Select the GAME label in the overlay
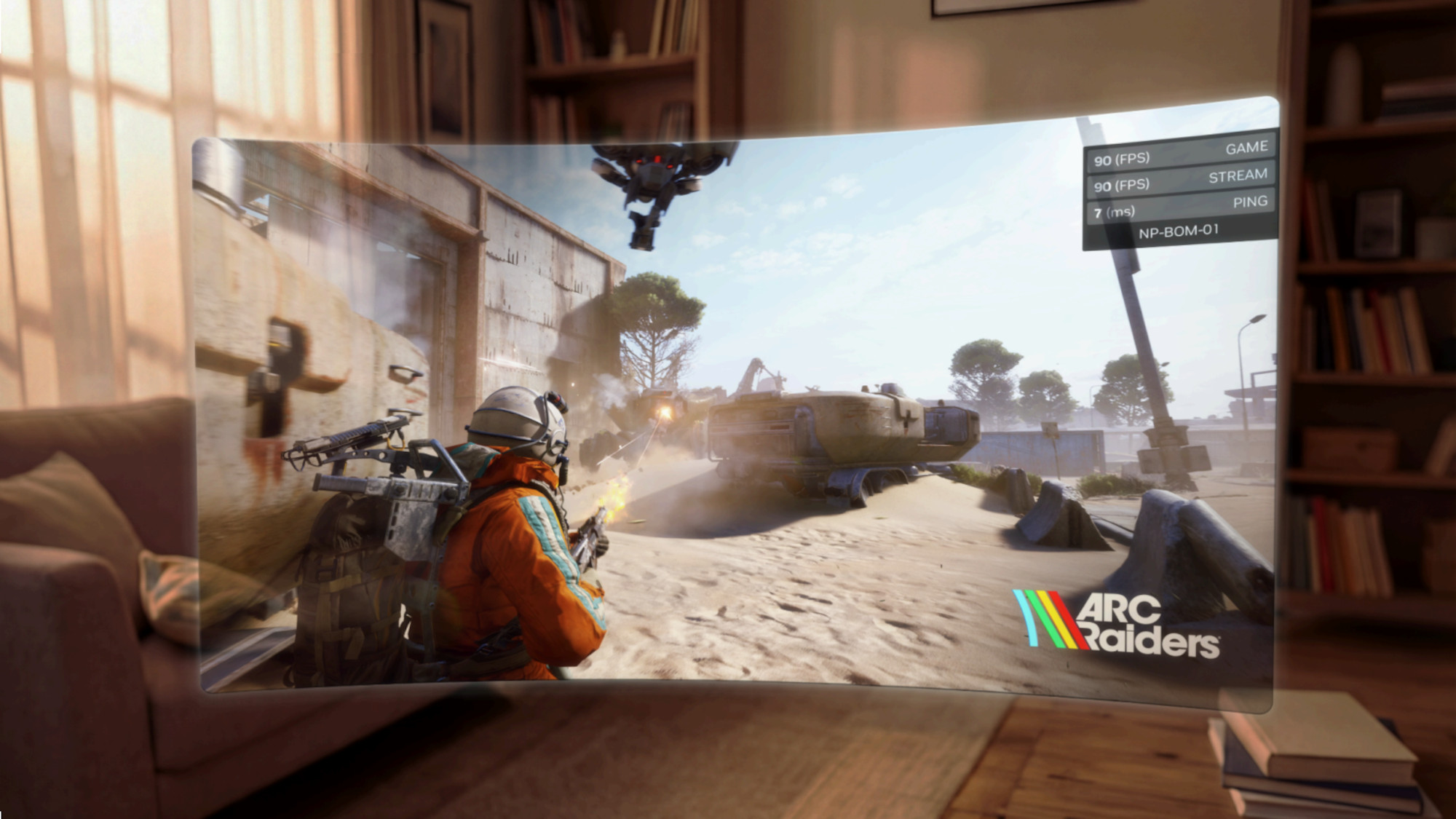The height and width of the screenshot is (819, 1456). click(1247, 149)
